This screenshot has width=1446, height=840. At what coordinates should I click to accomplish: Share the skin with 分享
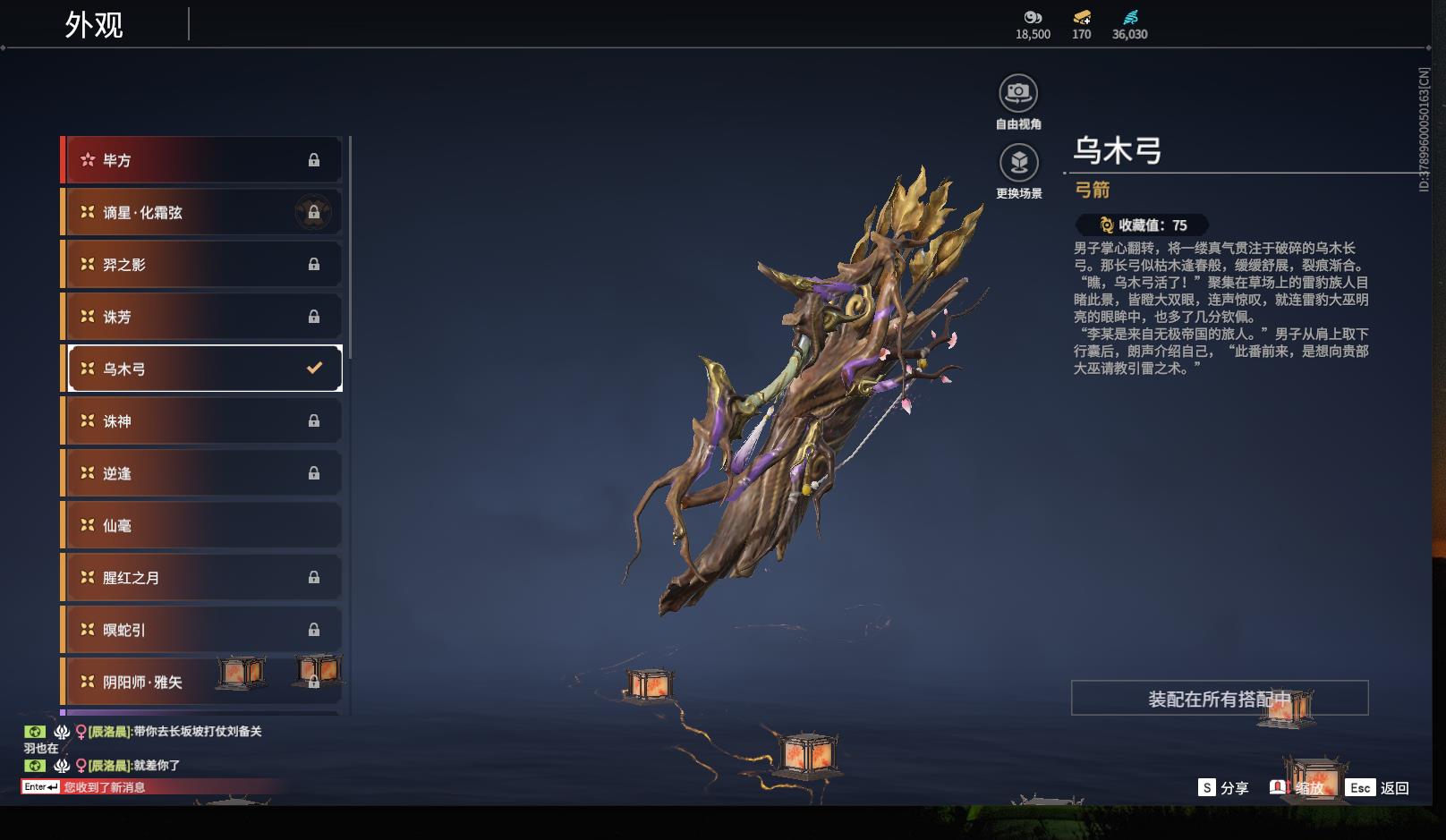(x=1223, y=788)
